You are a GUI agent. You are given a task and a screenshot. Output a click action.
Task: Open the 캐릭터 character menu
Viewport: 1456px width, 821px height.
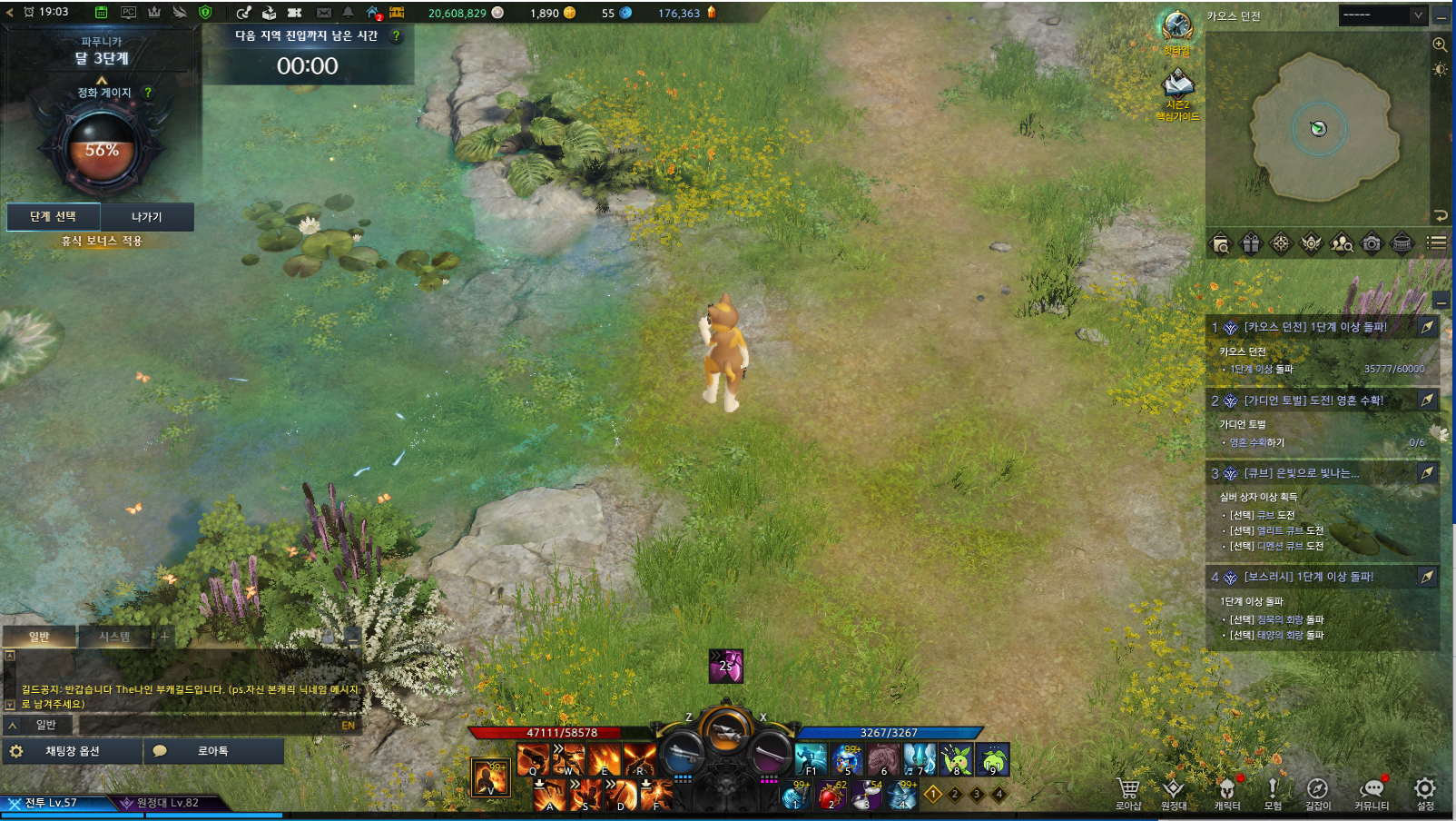[x=1226, y=790]
